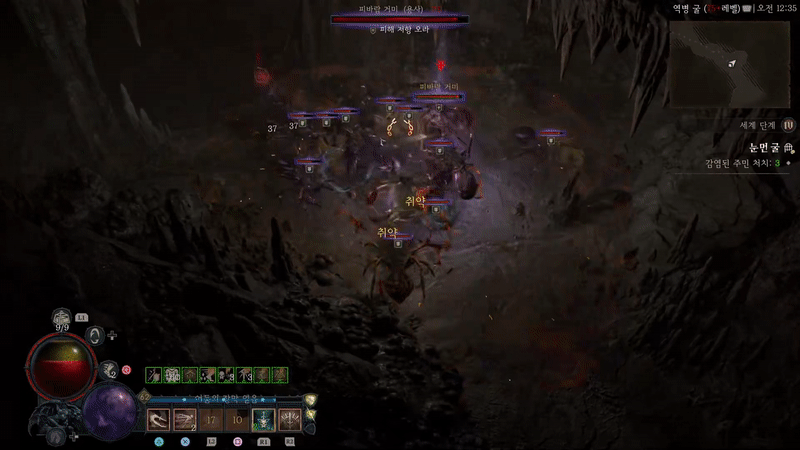The width and height of the screenshot is (800, 450).
Task: Select the skill slot on cooldown at 10
Action: point(237,420)
